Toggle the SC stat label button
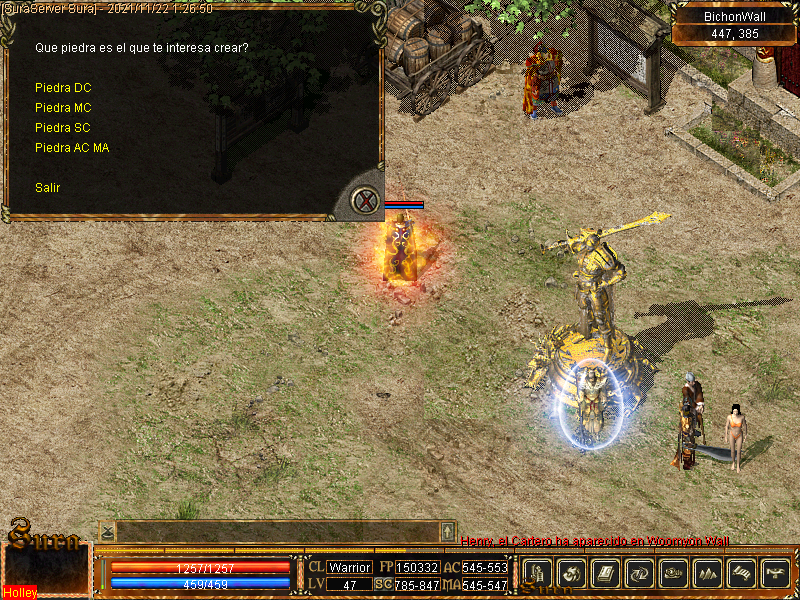This screenshot has height=600, width=800. click(383, 584)
